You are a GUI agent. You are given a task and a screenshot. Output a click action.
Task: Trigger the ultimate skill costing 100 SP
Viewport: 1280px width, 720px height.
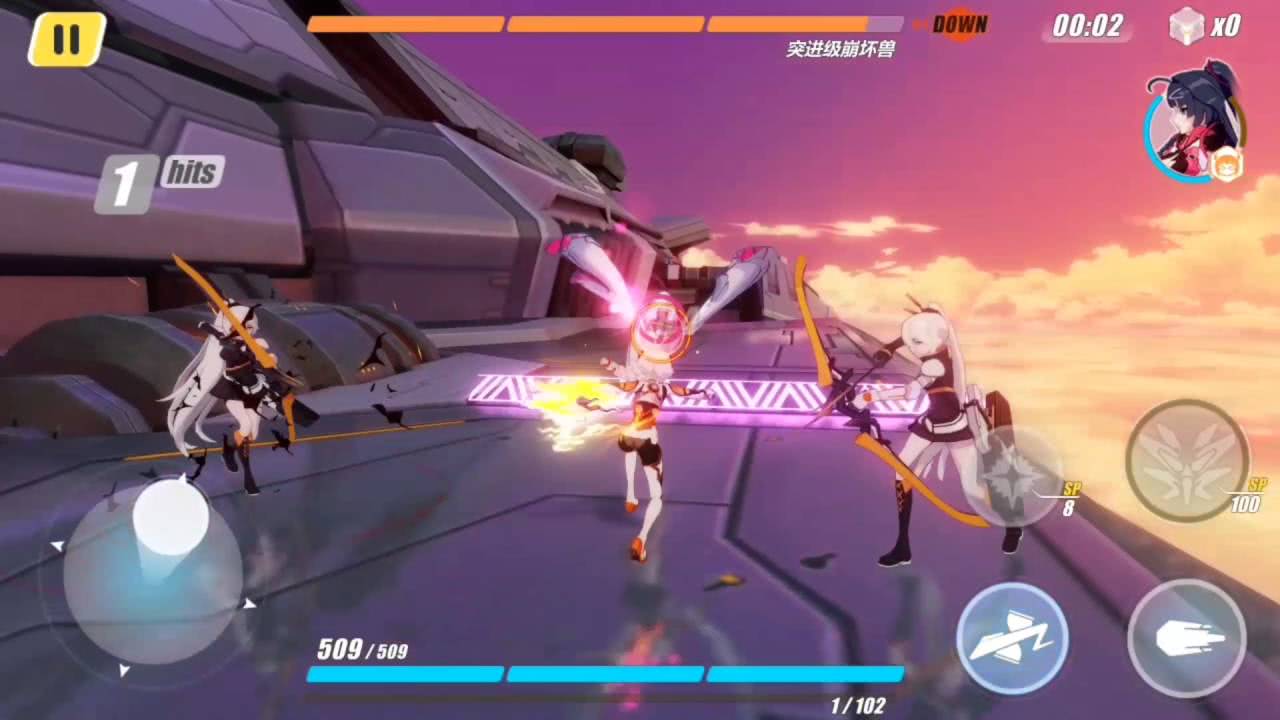[x=1187, y=460]
